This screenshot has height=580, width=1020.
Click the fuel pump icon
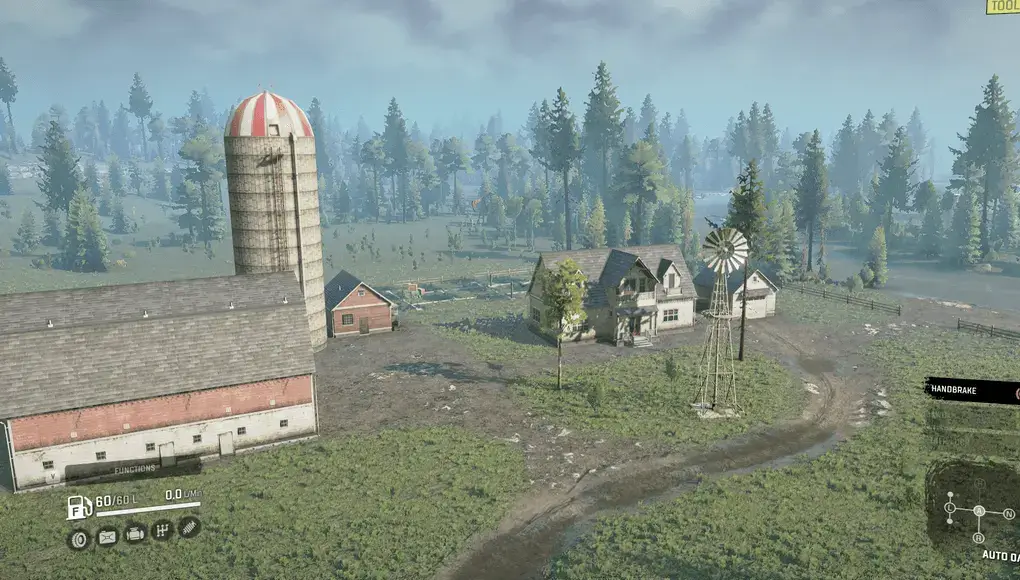click(79, 506)
